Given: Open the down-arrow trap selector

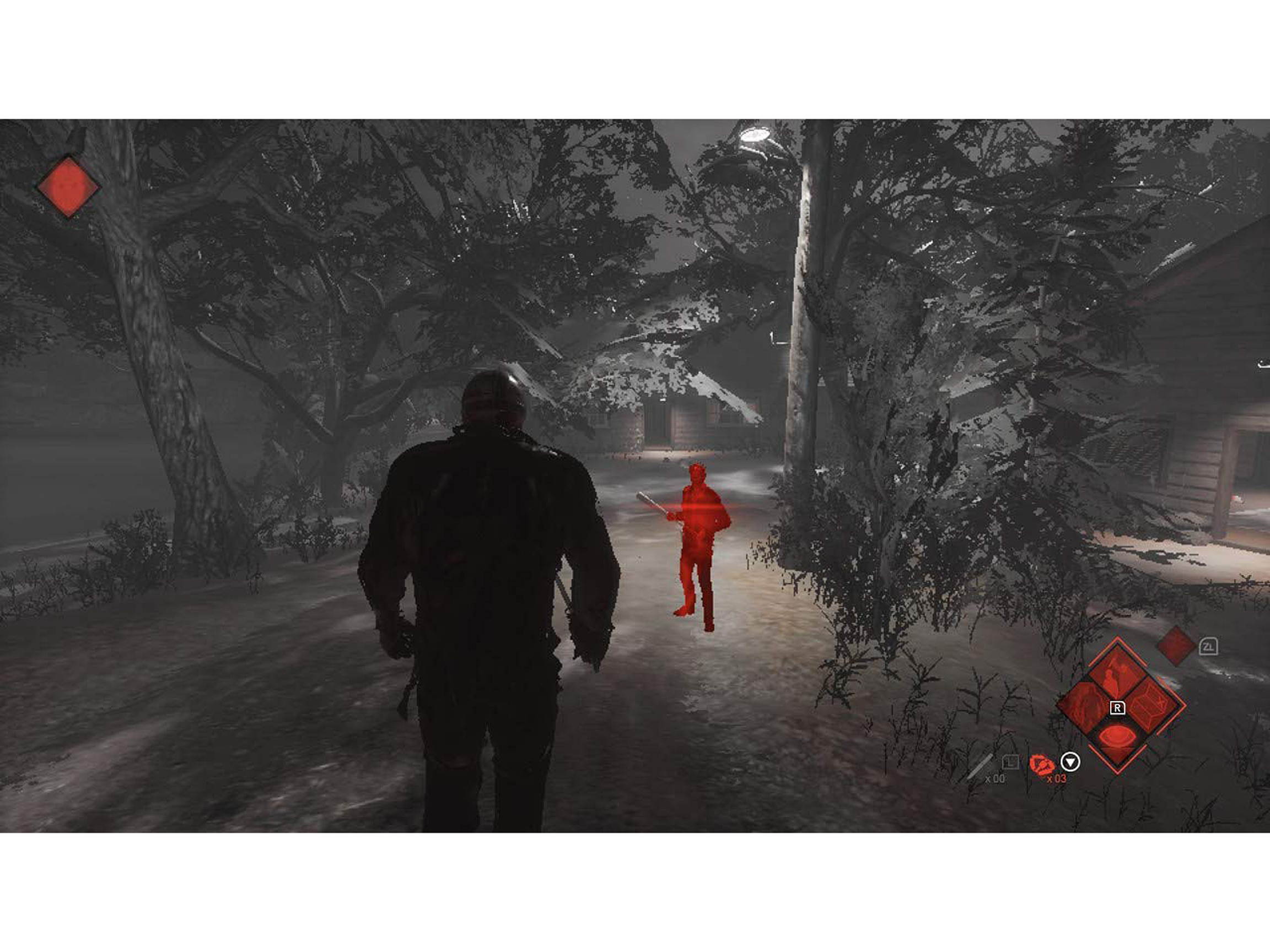Looking at the screenshot, I should (1071, 762).
